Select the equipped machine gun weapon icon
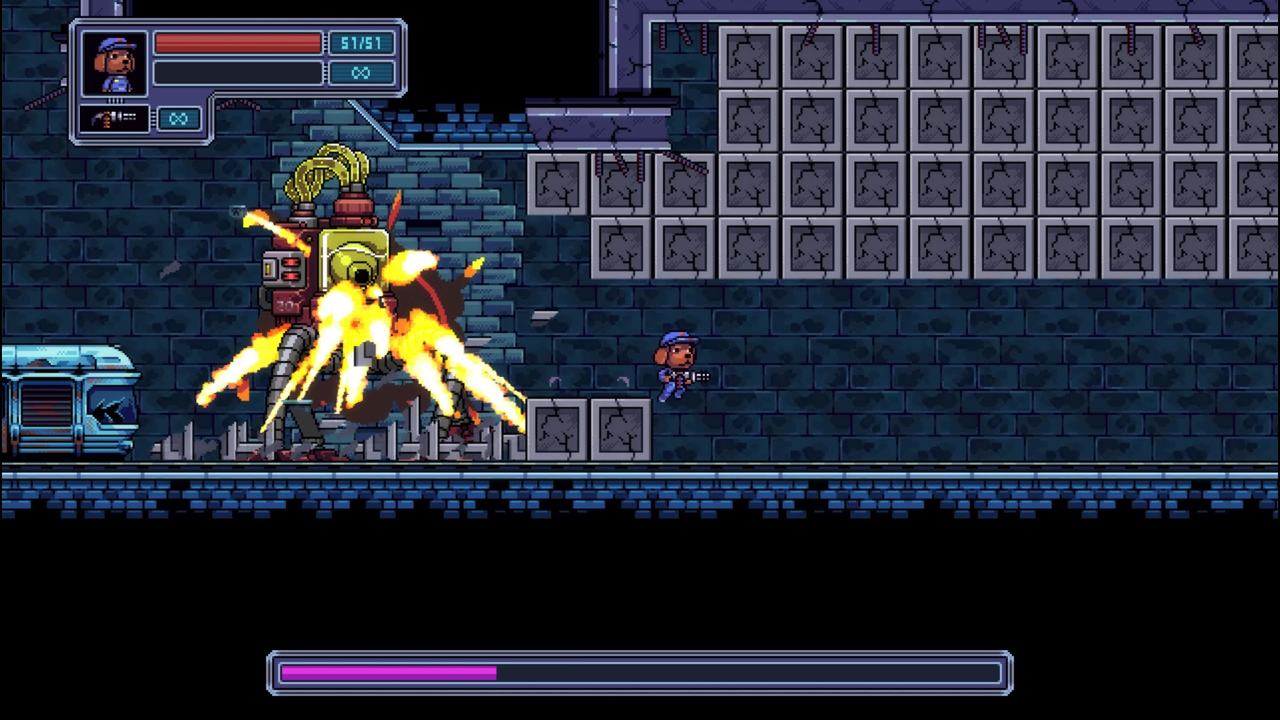The height and width of the screenshot is (720, 1280). (113, 119)
